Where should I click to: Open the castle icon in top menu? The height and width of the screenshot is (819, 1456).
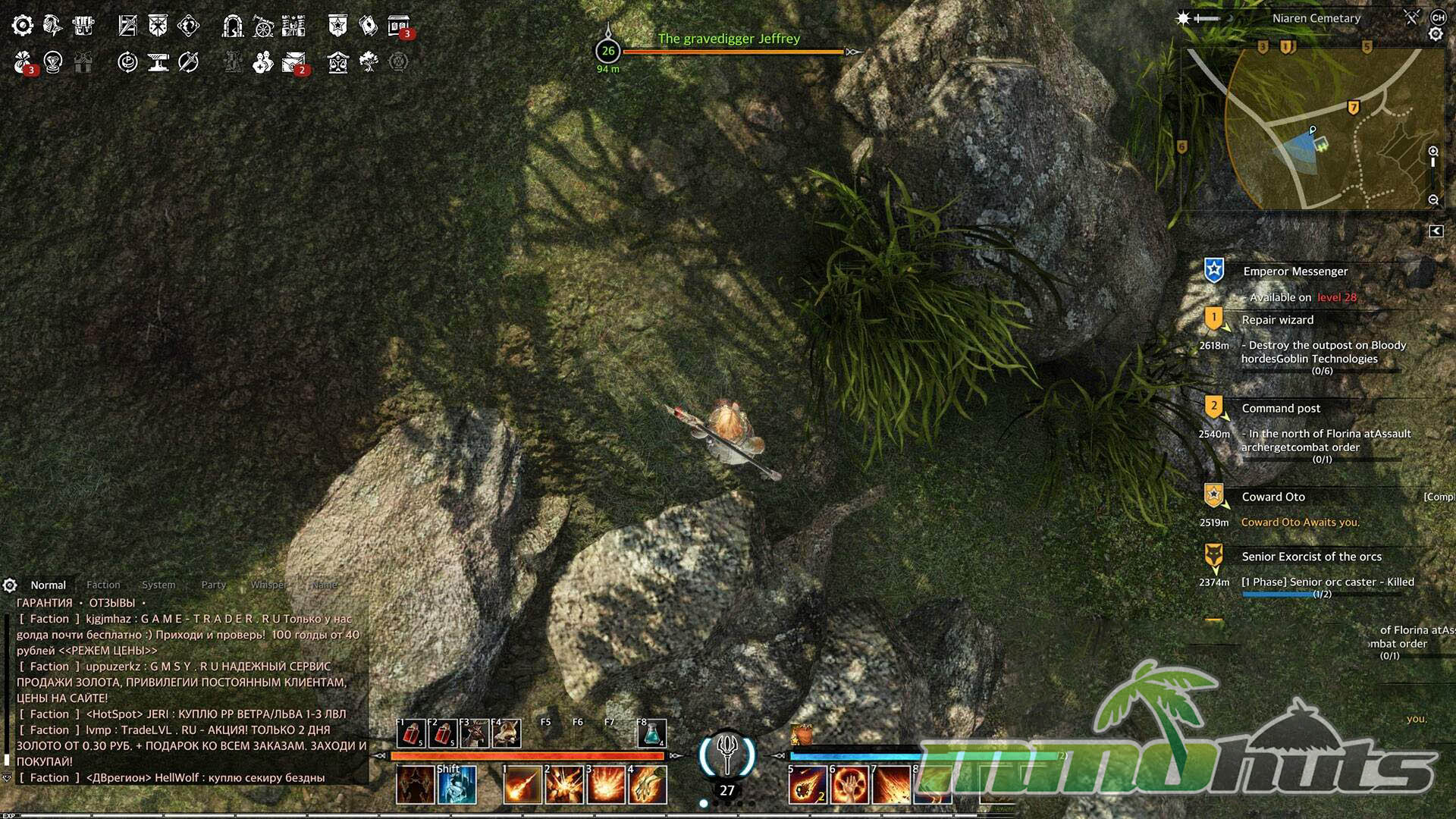293,26
